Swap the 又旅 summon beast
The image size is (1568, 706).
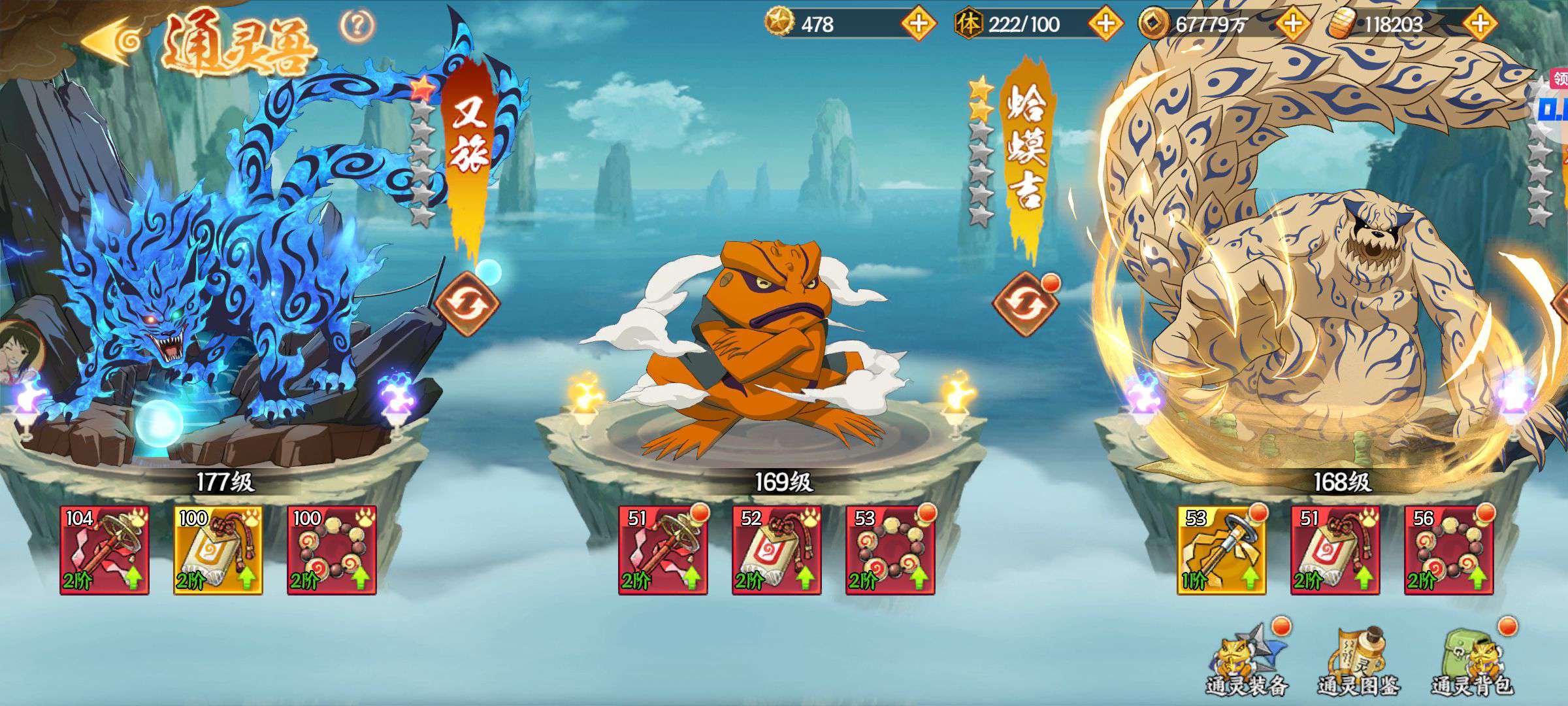click(466, 304)
